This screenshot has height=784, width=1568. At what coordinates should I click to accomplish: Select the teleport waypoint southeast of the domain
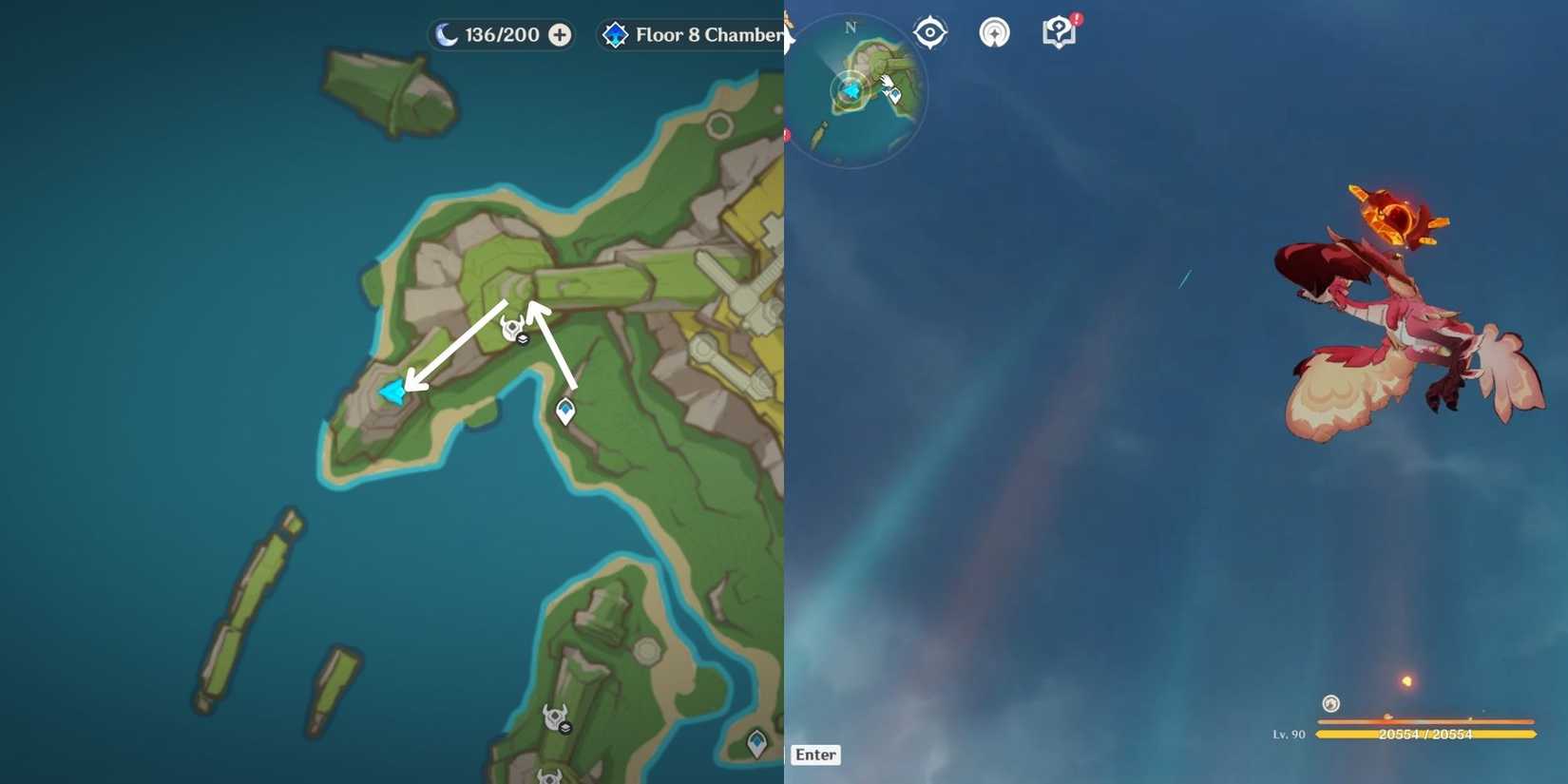564,411
